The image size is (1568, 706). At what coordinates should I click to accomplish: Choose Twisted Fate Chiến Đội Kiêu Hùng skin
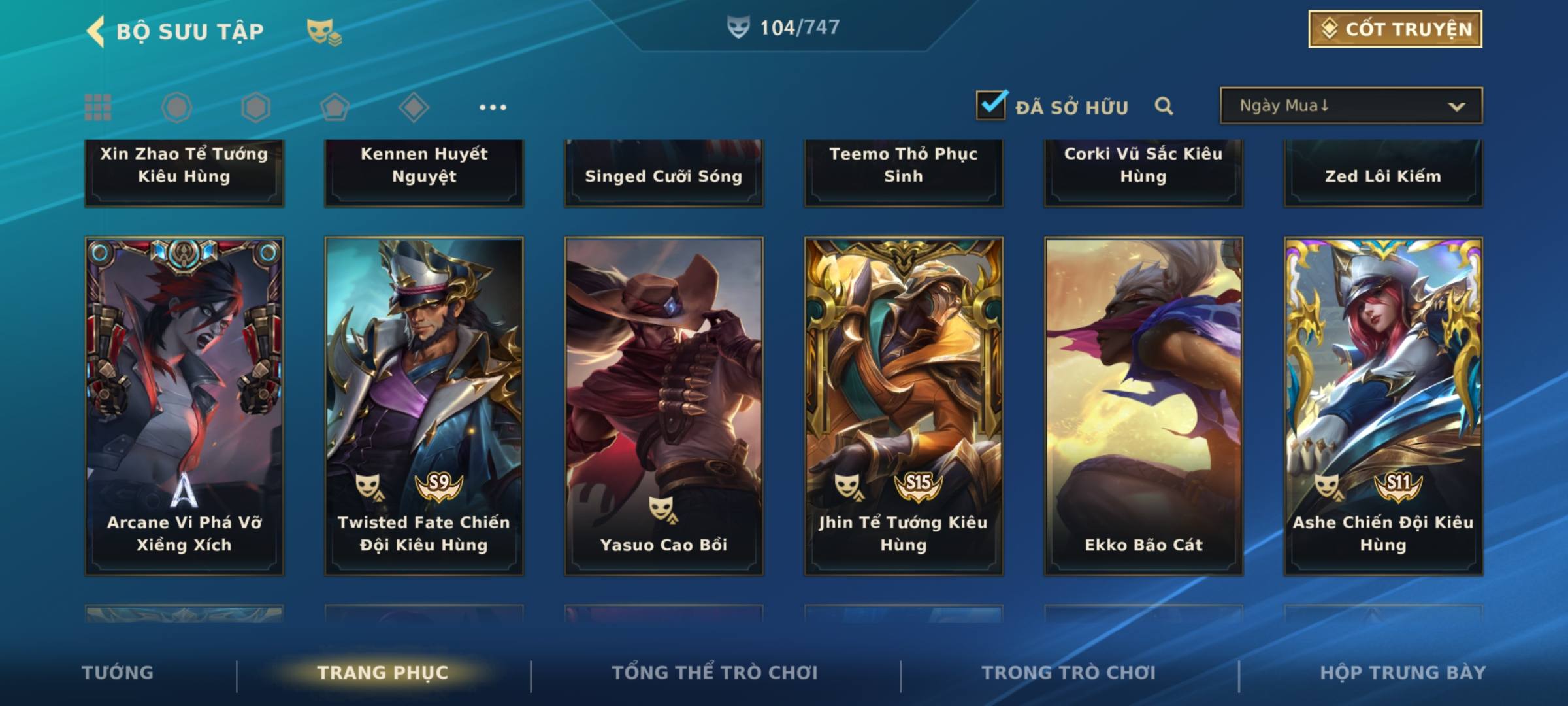[424, 405]
